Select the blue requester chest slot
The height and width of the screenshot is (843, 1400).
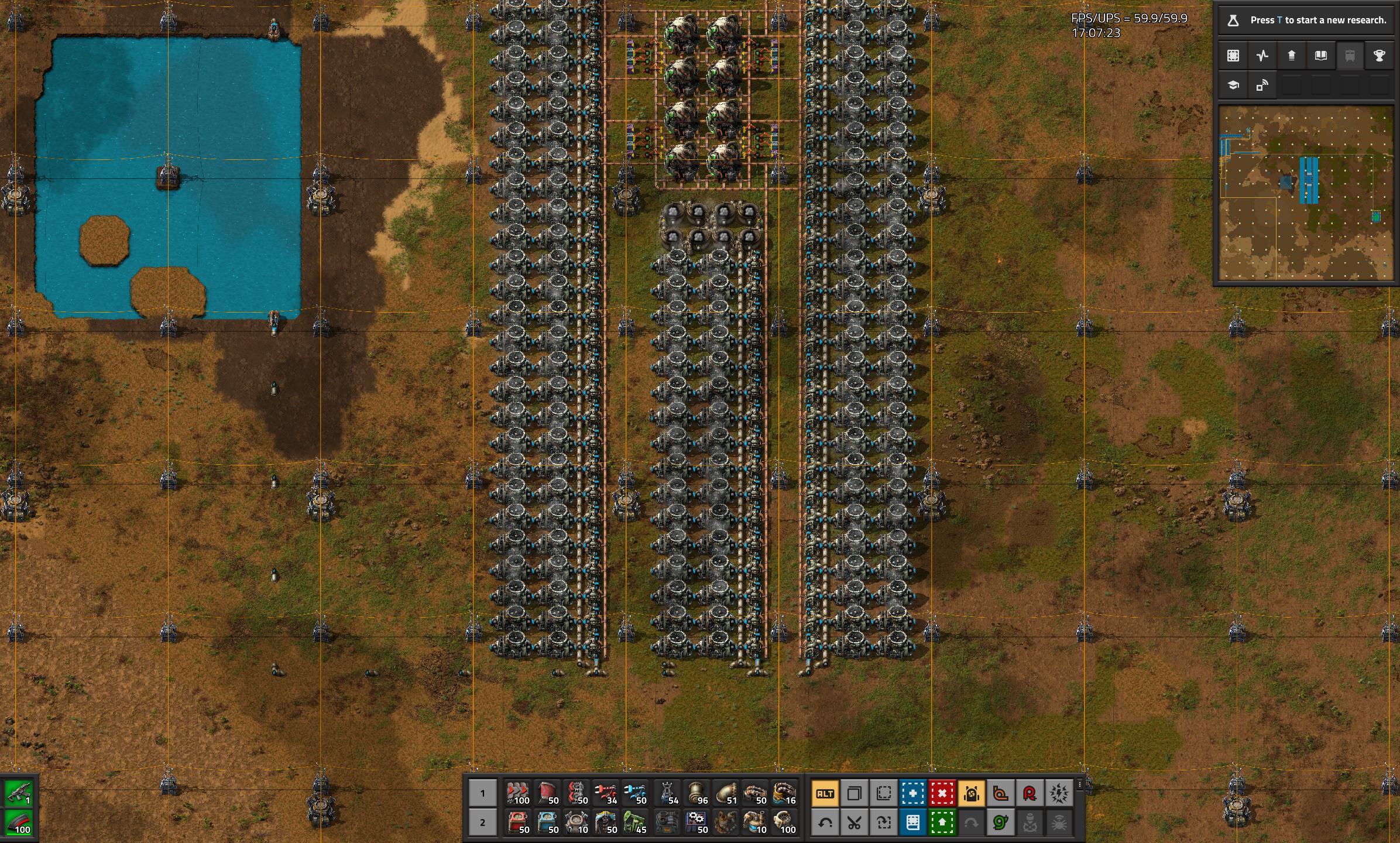coord(547,823)
